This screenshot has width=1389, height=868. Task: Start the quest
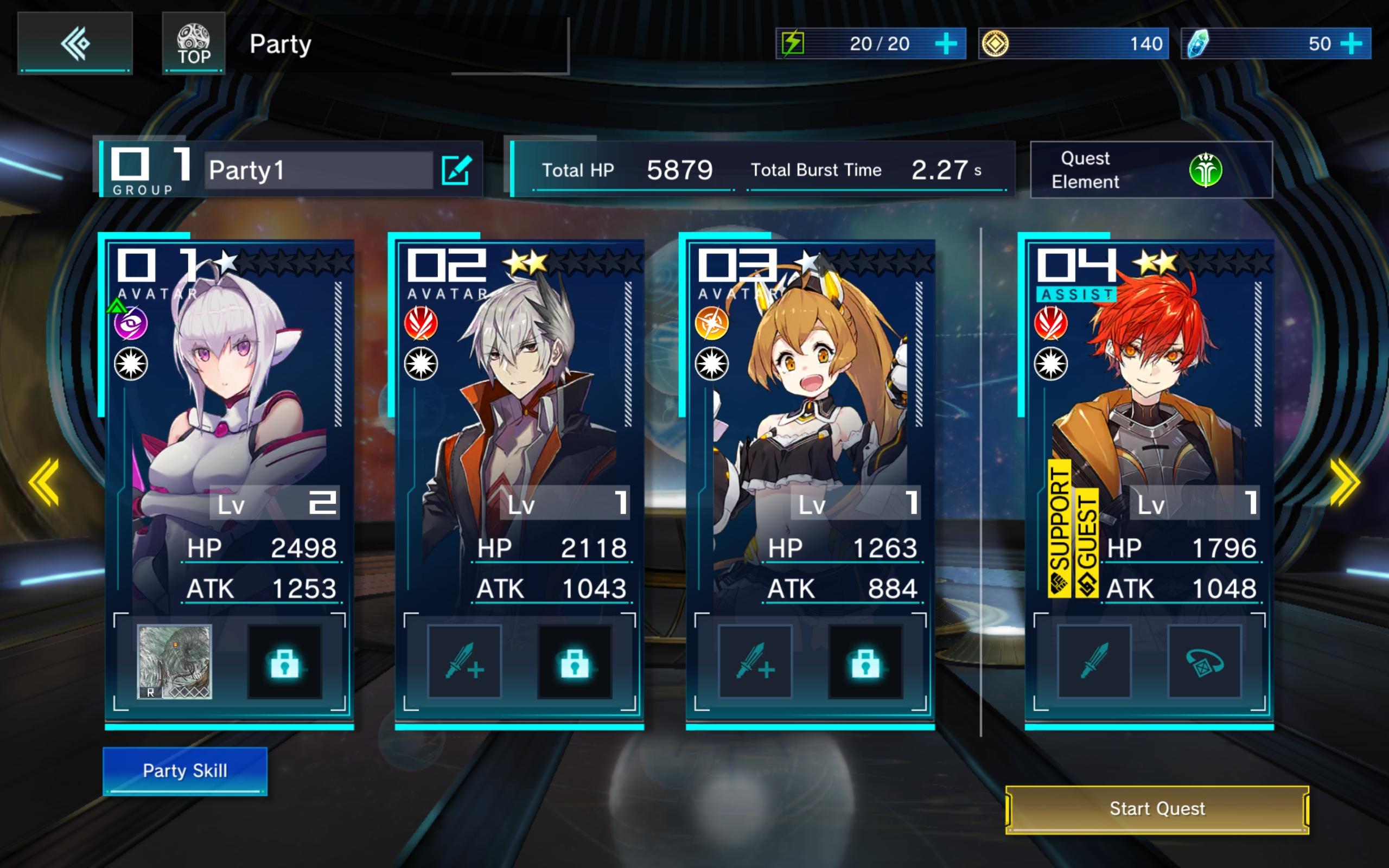coord(1157,809)
